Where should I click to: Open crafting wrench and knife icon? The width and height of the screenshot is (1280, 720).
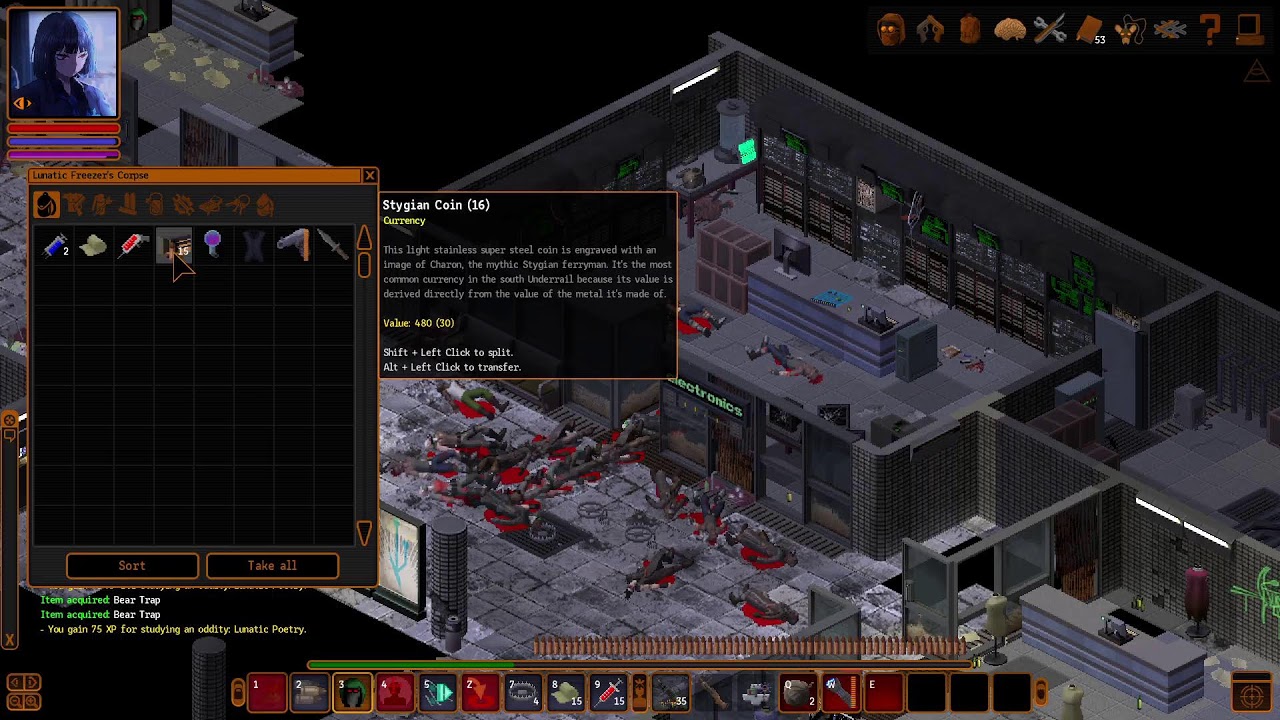coord(1050,30)
